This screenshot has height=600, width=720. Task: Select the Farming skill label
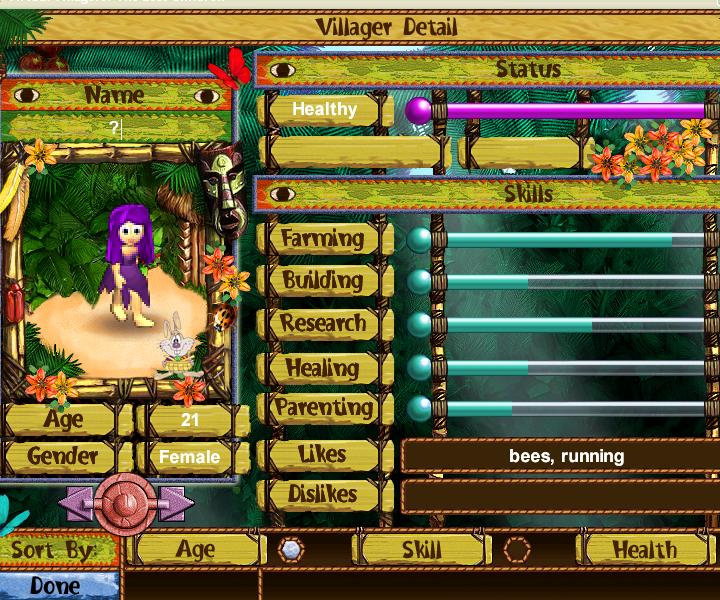(x=322, y=239)
